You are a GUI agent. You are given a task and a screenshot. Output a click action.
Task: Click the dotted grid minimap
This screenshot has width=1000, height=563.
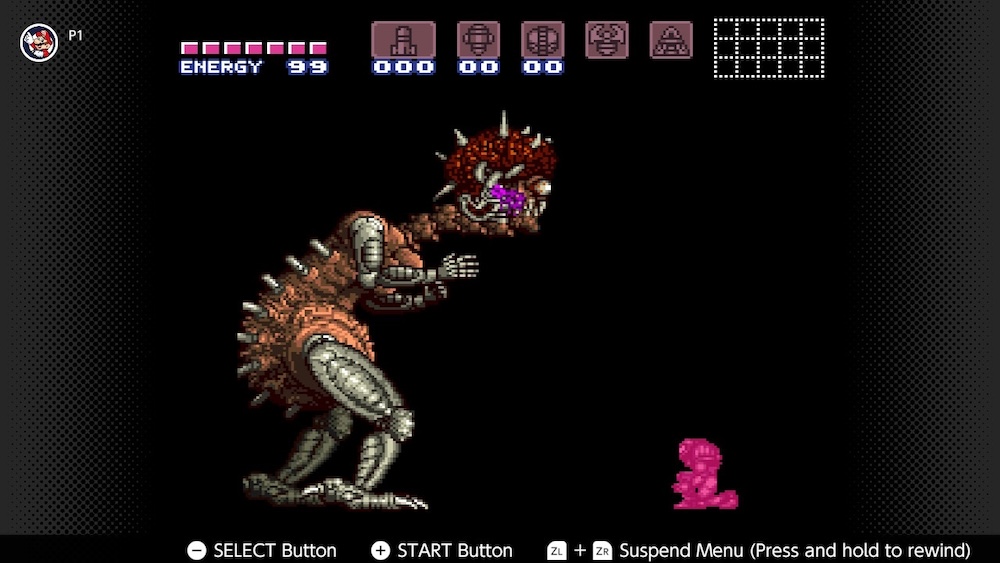click(768, 47)
